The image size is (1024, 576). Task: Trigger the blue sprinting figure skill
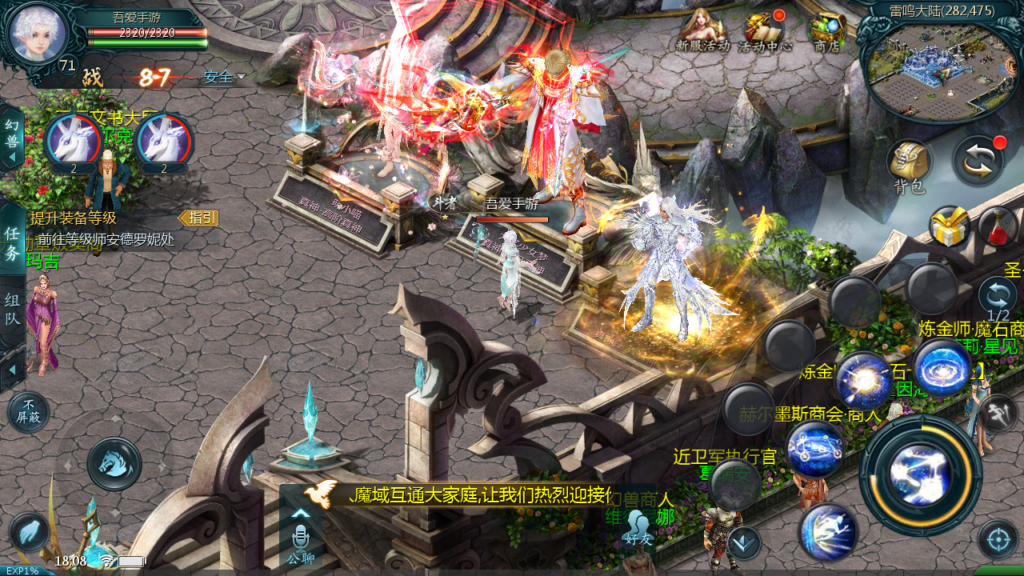tap(827, 531)
